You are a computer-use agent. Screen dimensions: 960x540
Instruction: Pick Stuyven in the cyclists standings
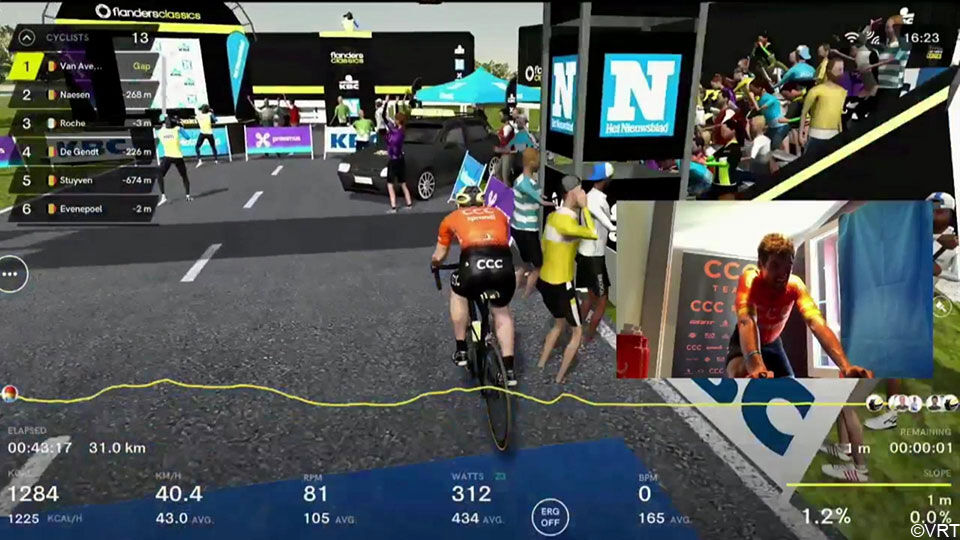[x=82, y=180]
